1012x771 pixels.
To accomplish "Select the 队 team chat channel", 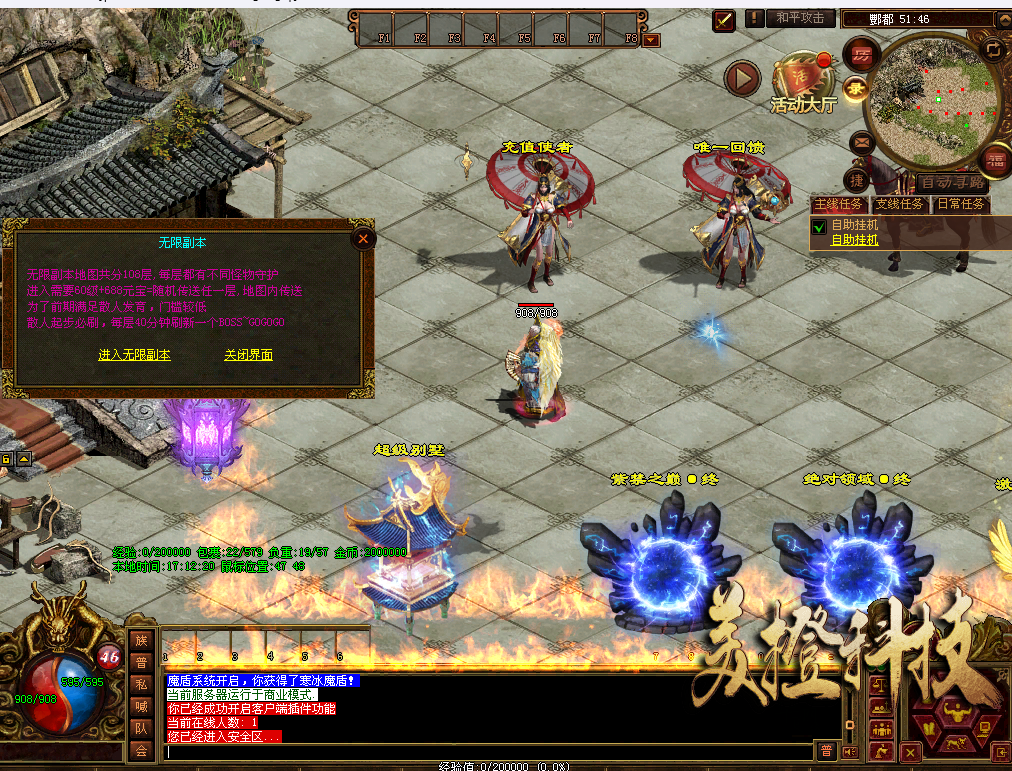I will (141, 728).
